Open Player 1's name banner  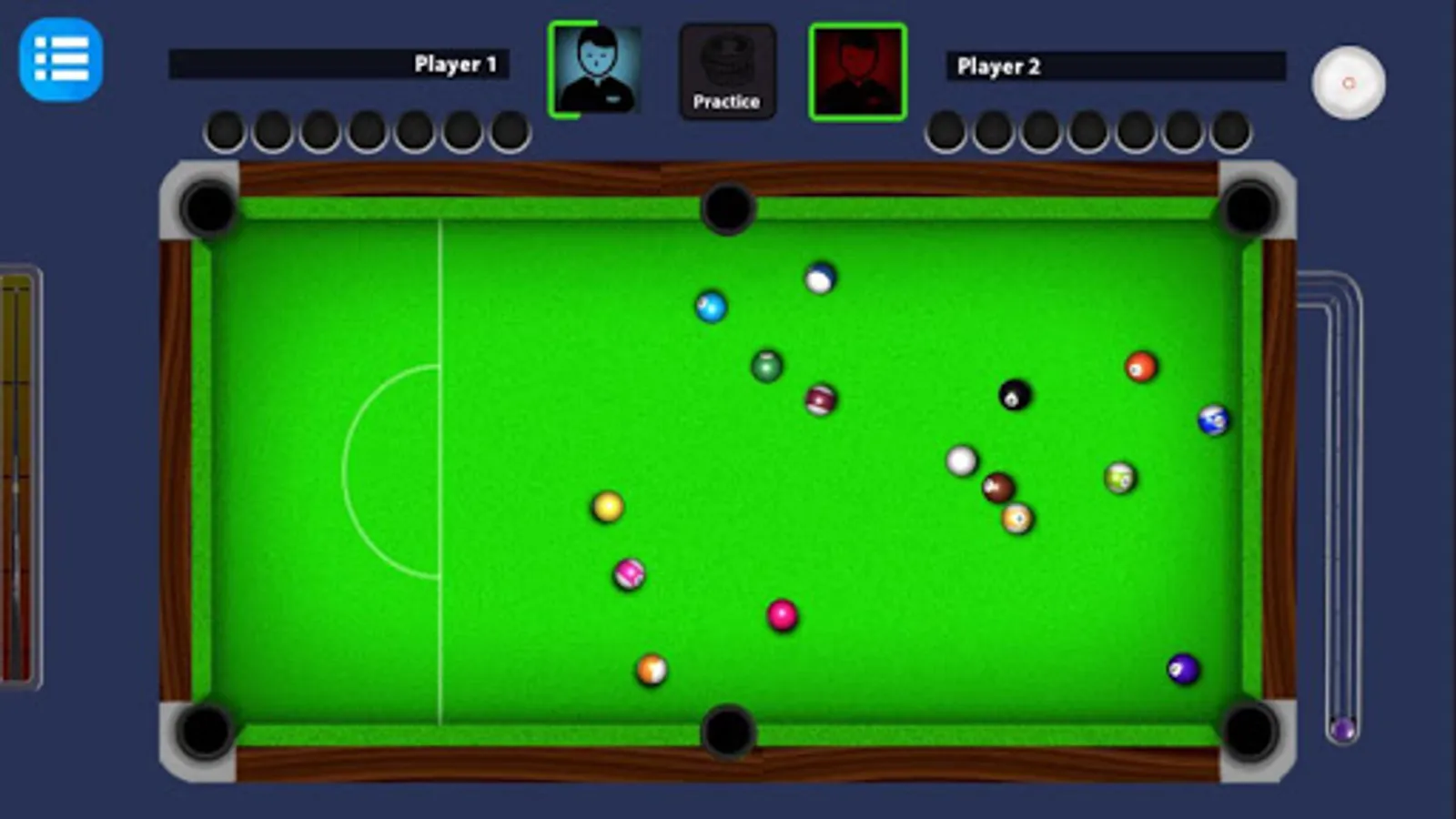[x=341, y=62]
